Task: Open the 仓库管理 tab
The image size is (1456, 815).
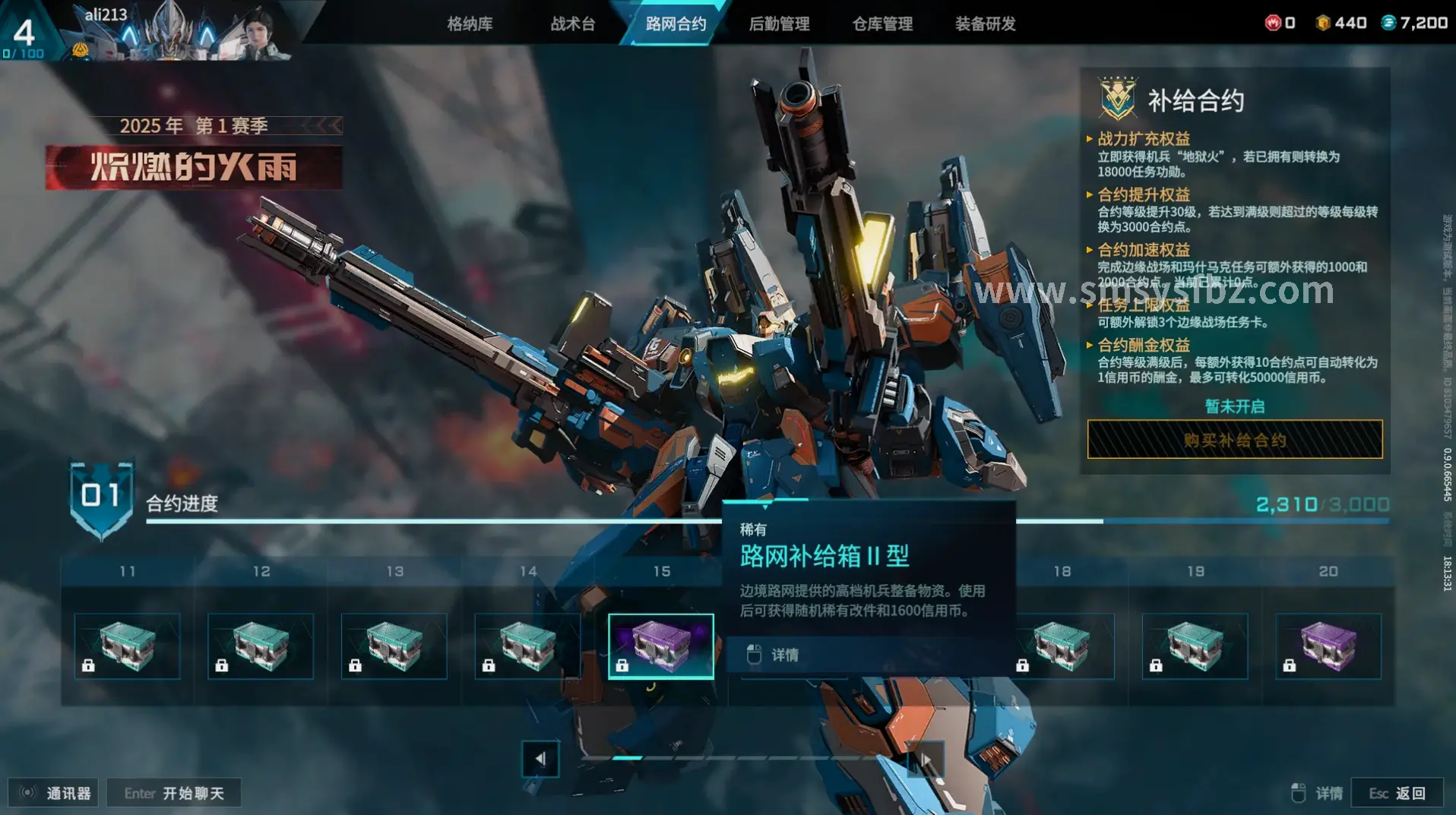Action: [882, 24]
